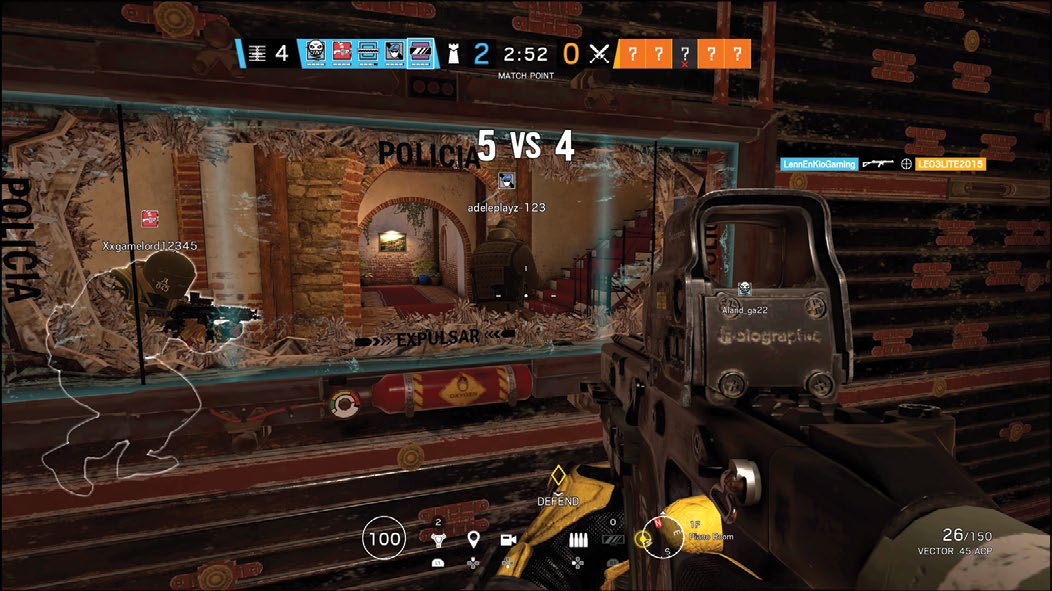Select the highlighted purple-striped operator icon
This screenshot has width=1052, height=591.
[420, 53]
